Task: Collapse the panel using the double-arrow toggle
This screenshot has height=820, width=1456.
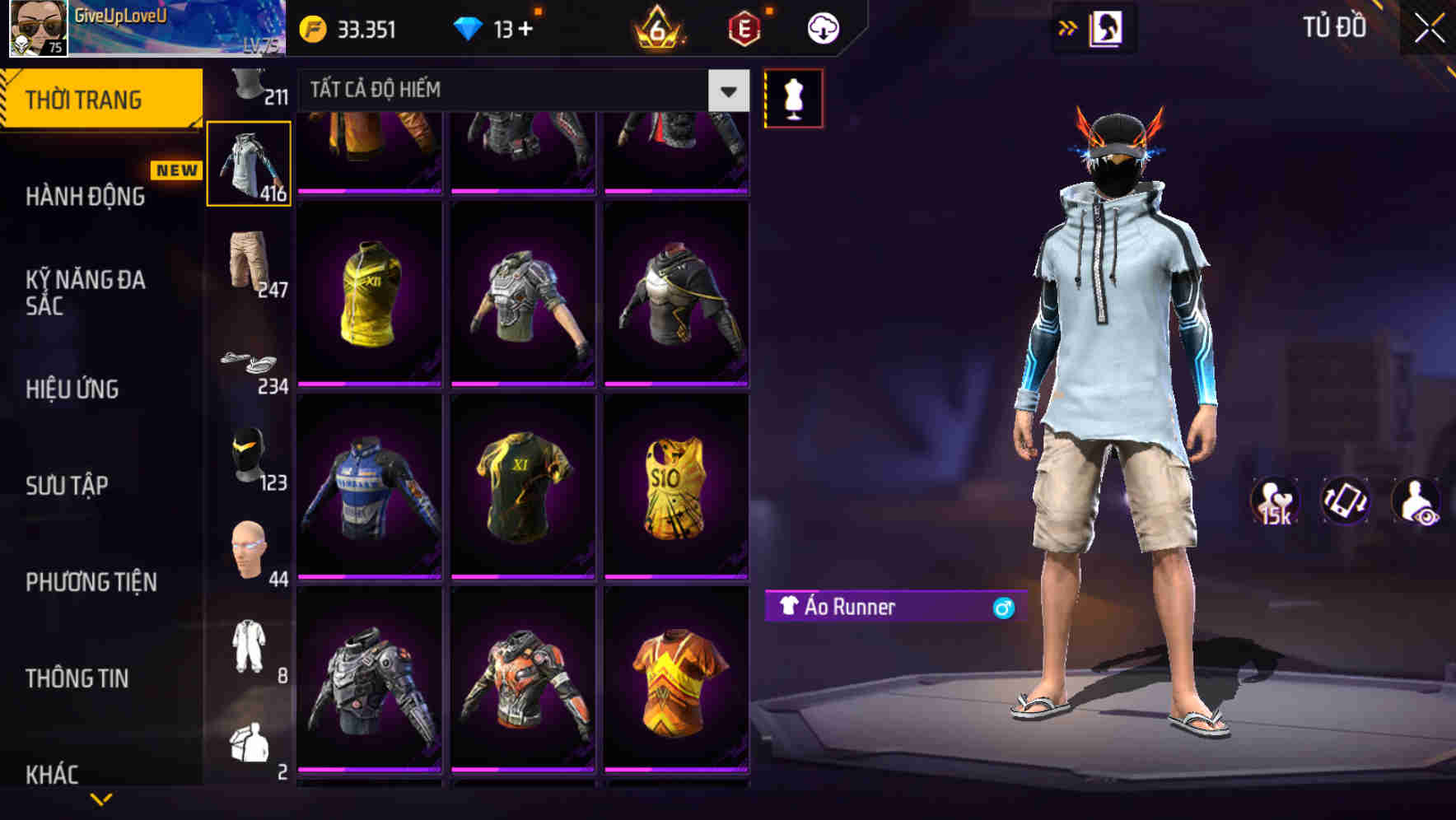Action: click(x=1068, y=27)
